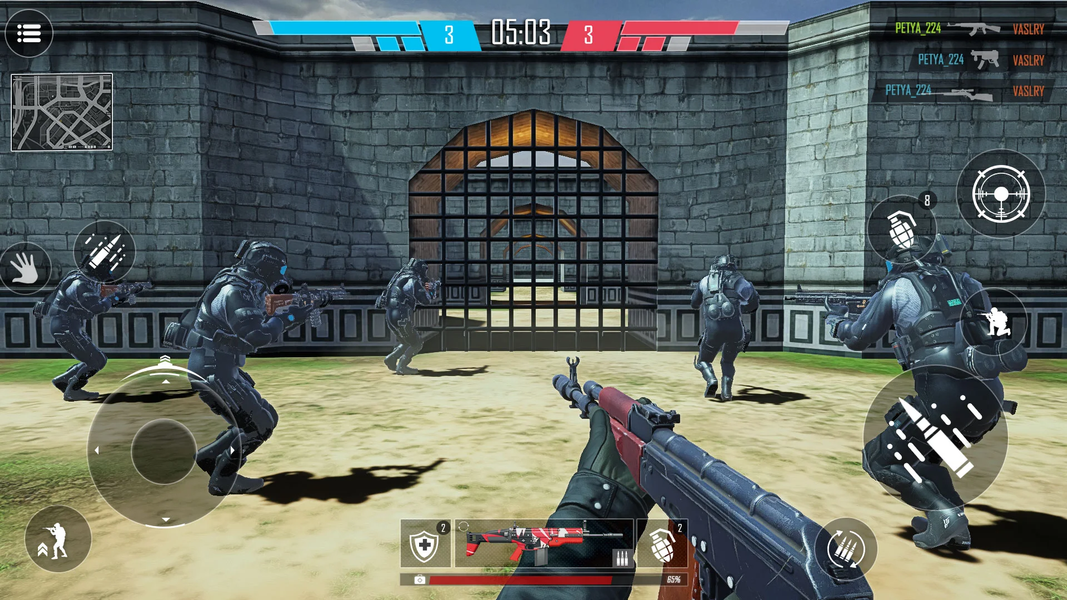Select the red rifle weapon slot
The image size is (1067, 600).
pos(543,544)
